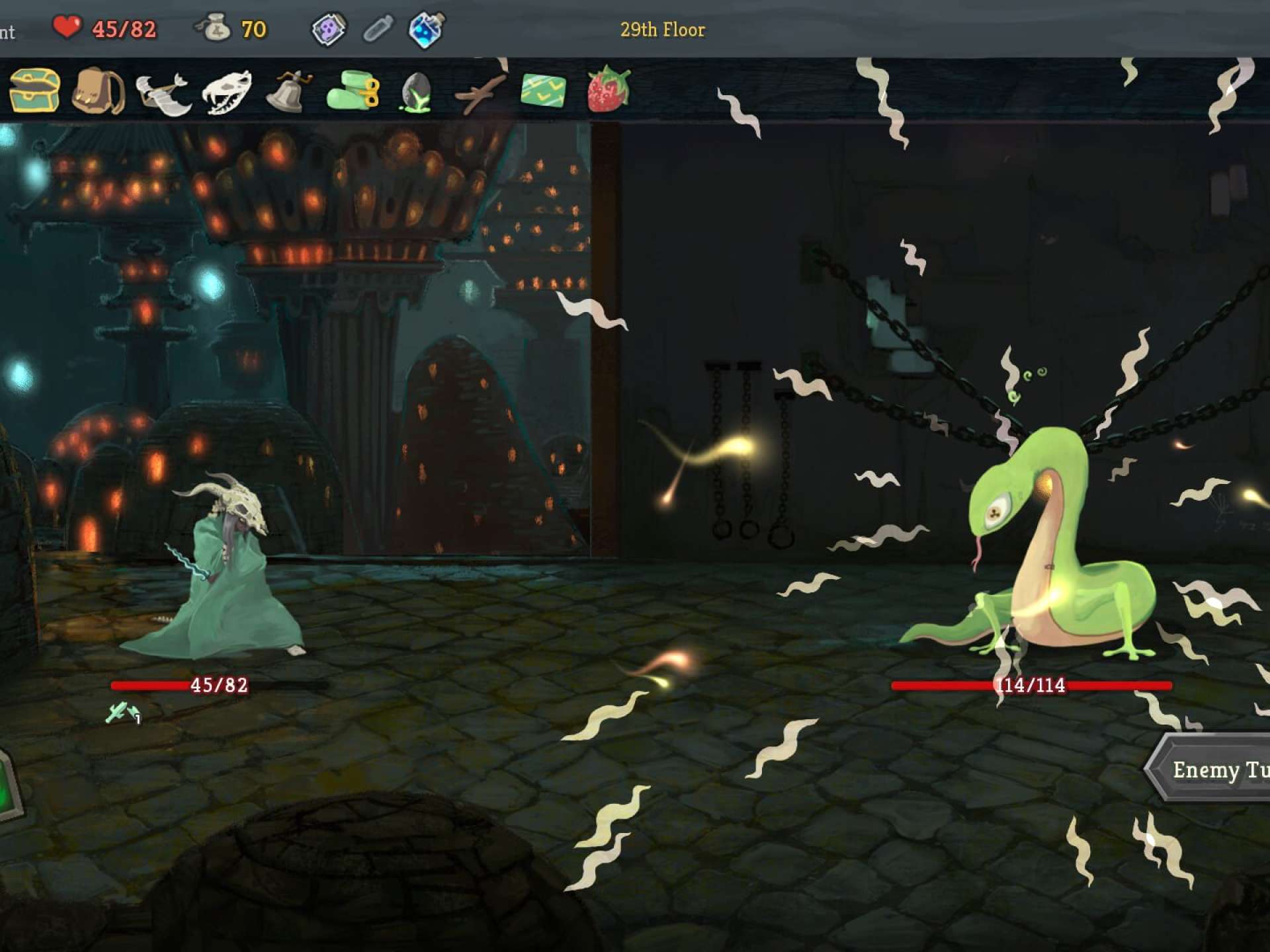Use the blue potion bottle
1270x952 pixels.
coord(426,29)
